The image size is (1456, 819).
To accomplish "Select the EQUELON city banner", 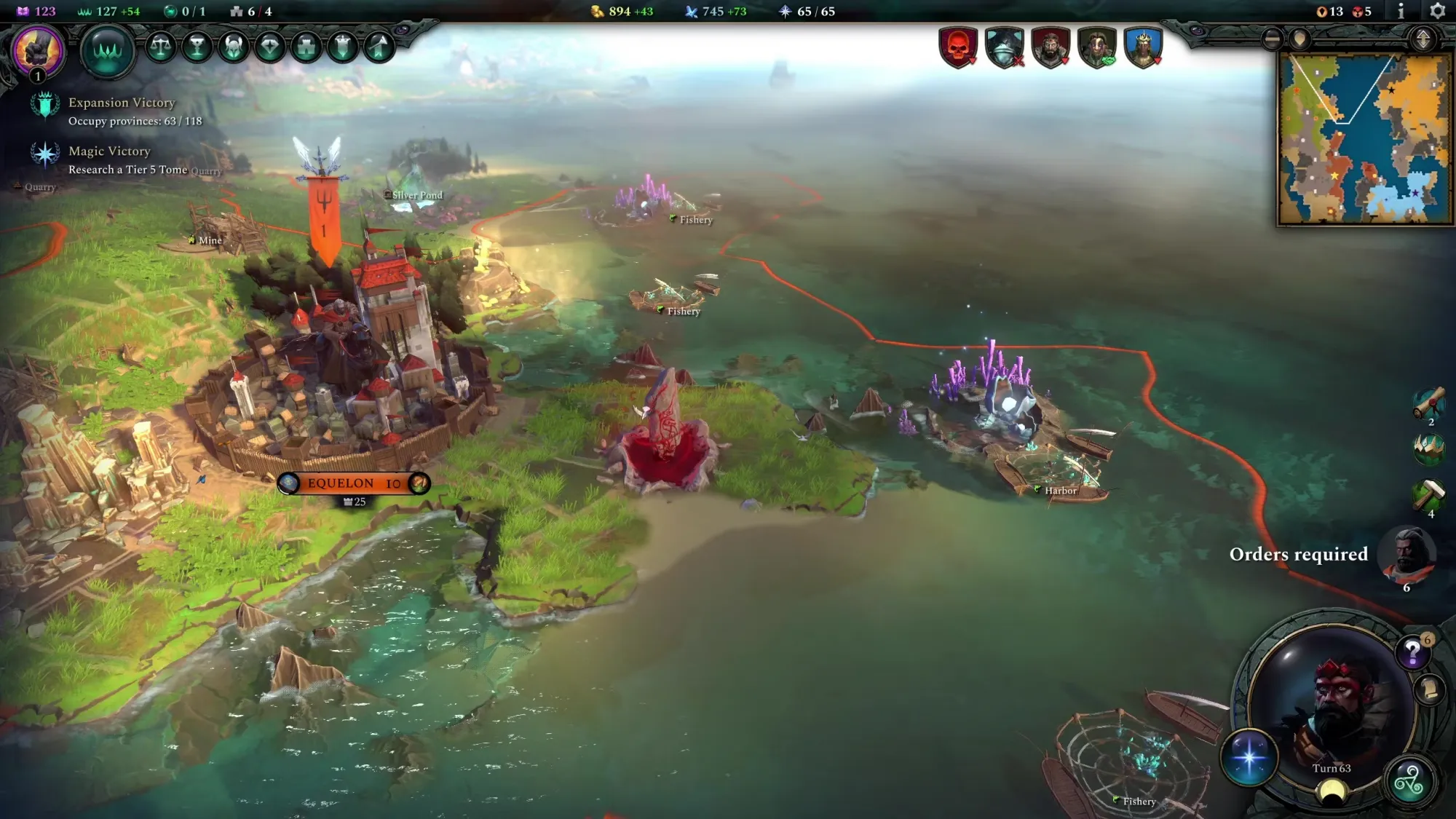I will (354, 483).
